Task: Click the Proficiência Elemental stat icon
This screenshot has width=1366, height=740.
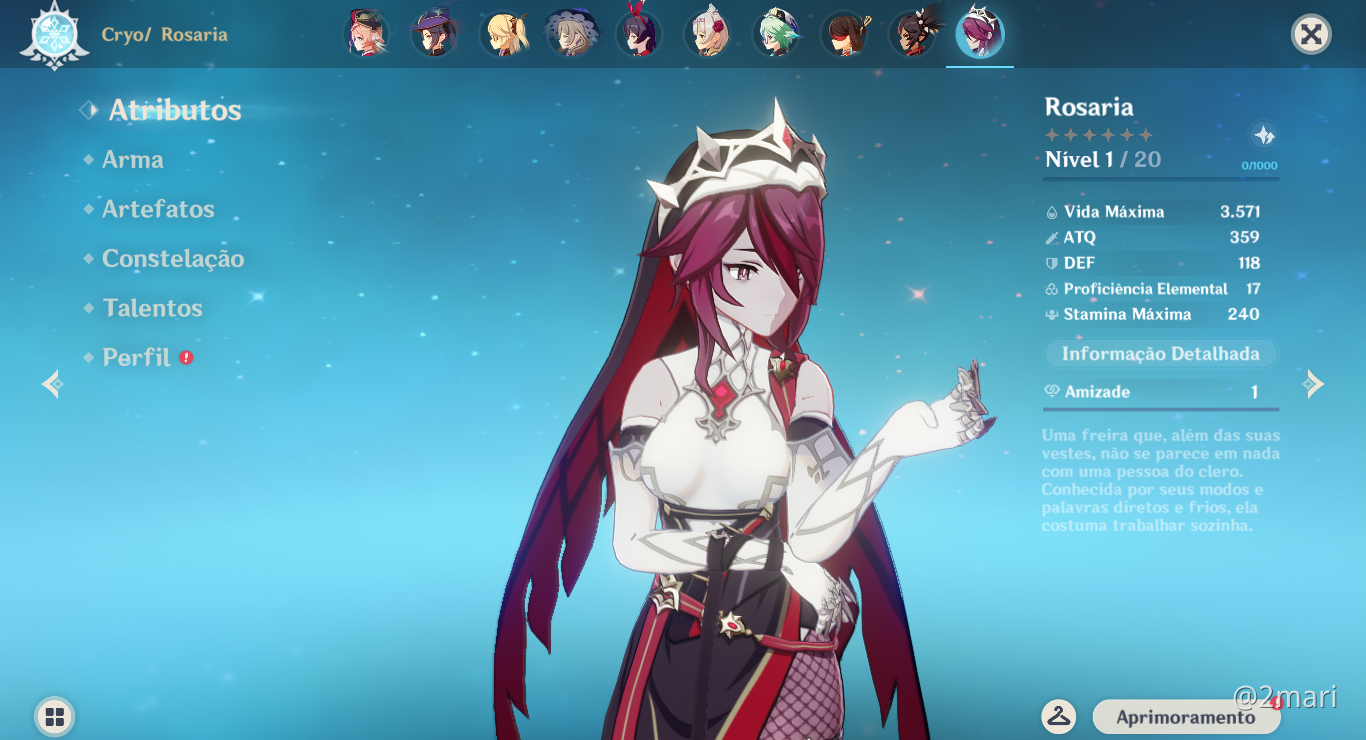Action: click(1050, 289)
